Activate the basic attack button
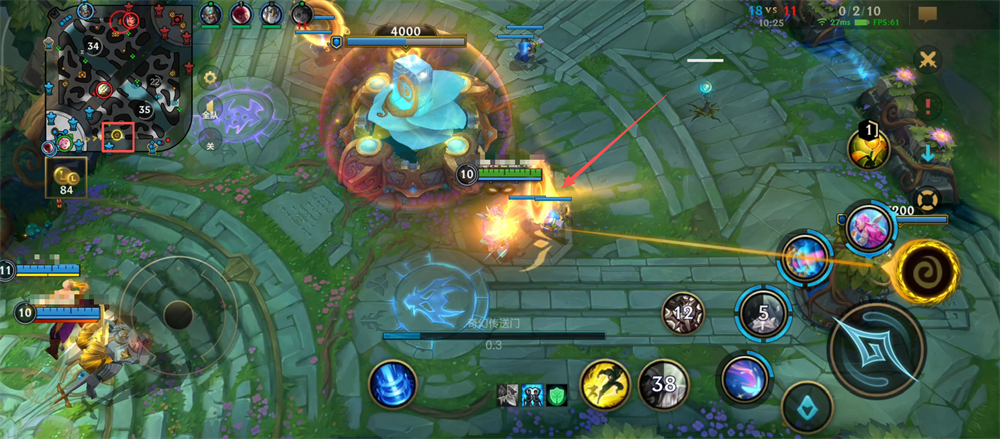The height and width of the screenshot is (439, 1000). click(876, 350)
